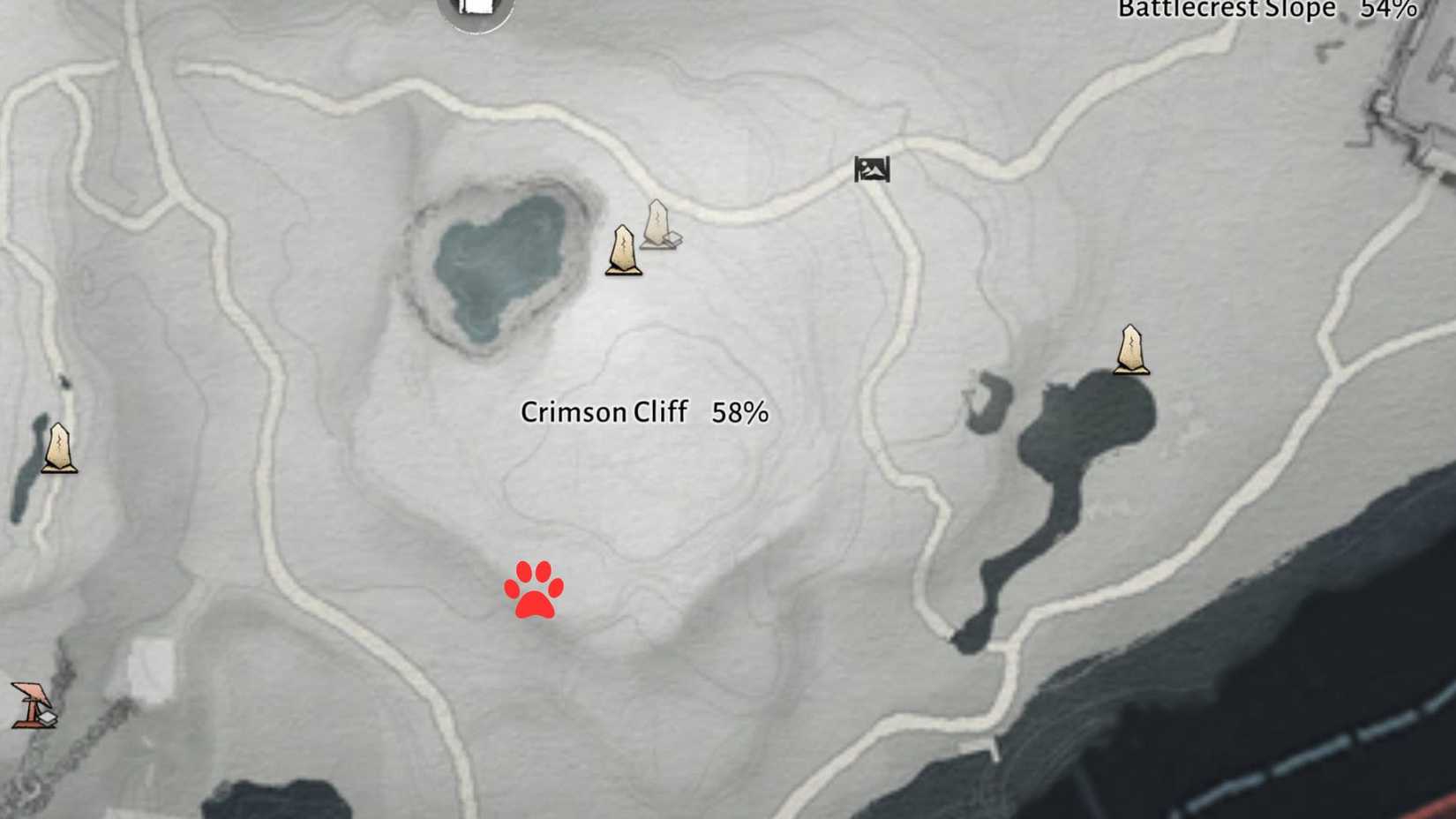This screenshot has height=819, width=1456.
Task: Select the Crimson Cliff region label
Action: point(604,411)
